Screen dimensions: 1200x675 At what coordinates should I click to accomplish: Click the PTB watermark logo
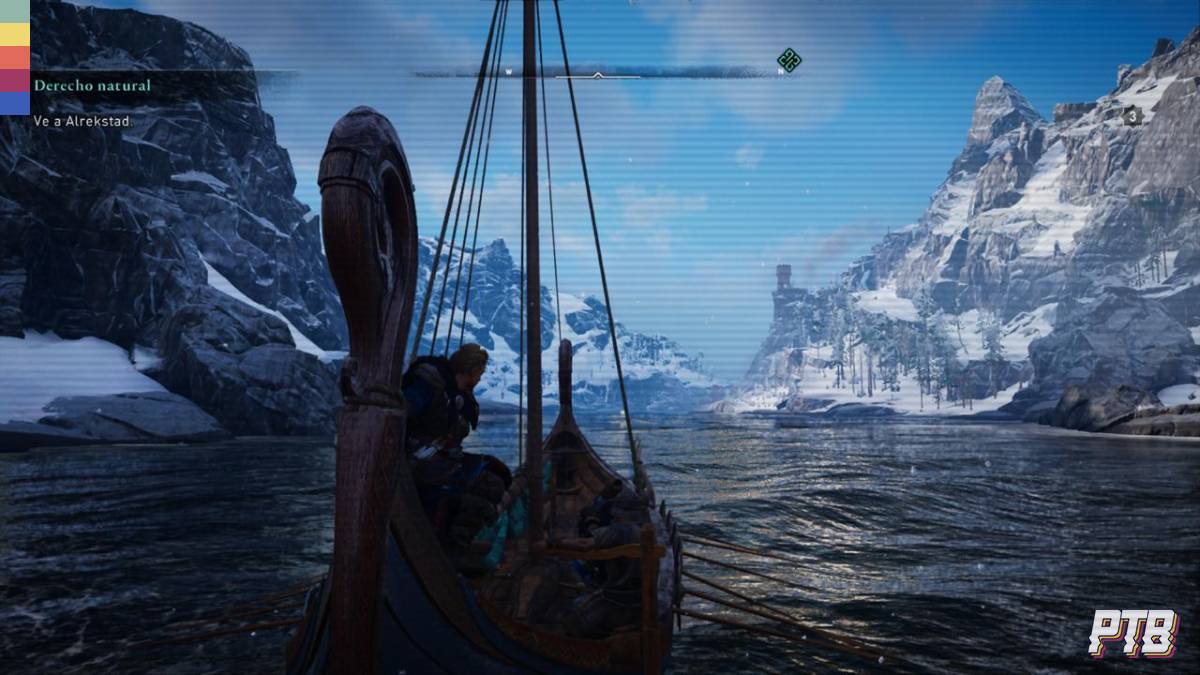pyautogui.click(x=1133, y=633)
